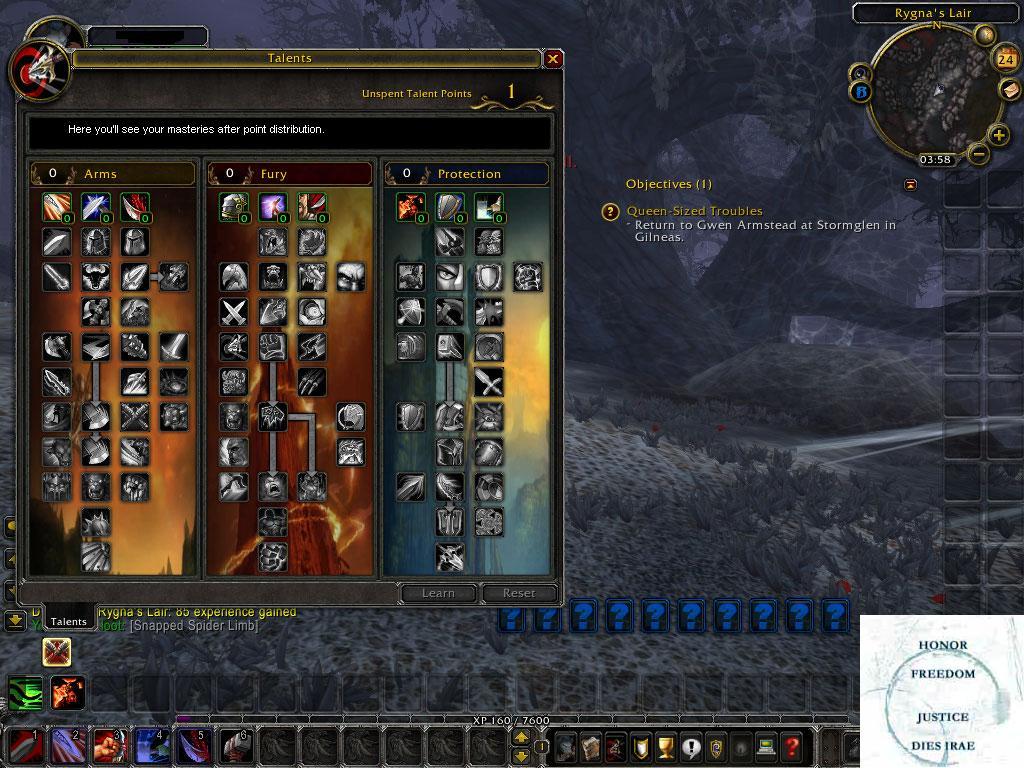The width and height of the screenshot is (1024, 768).
Task: Open the quest log exclamation icon
Action: 690,746
